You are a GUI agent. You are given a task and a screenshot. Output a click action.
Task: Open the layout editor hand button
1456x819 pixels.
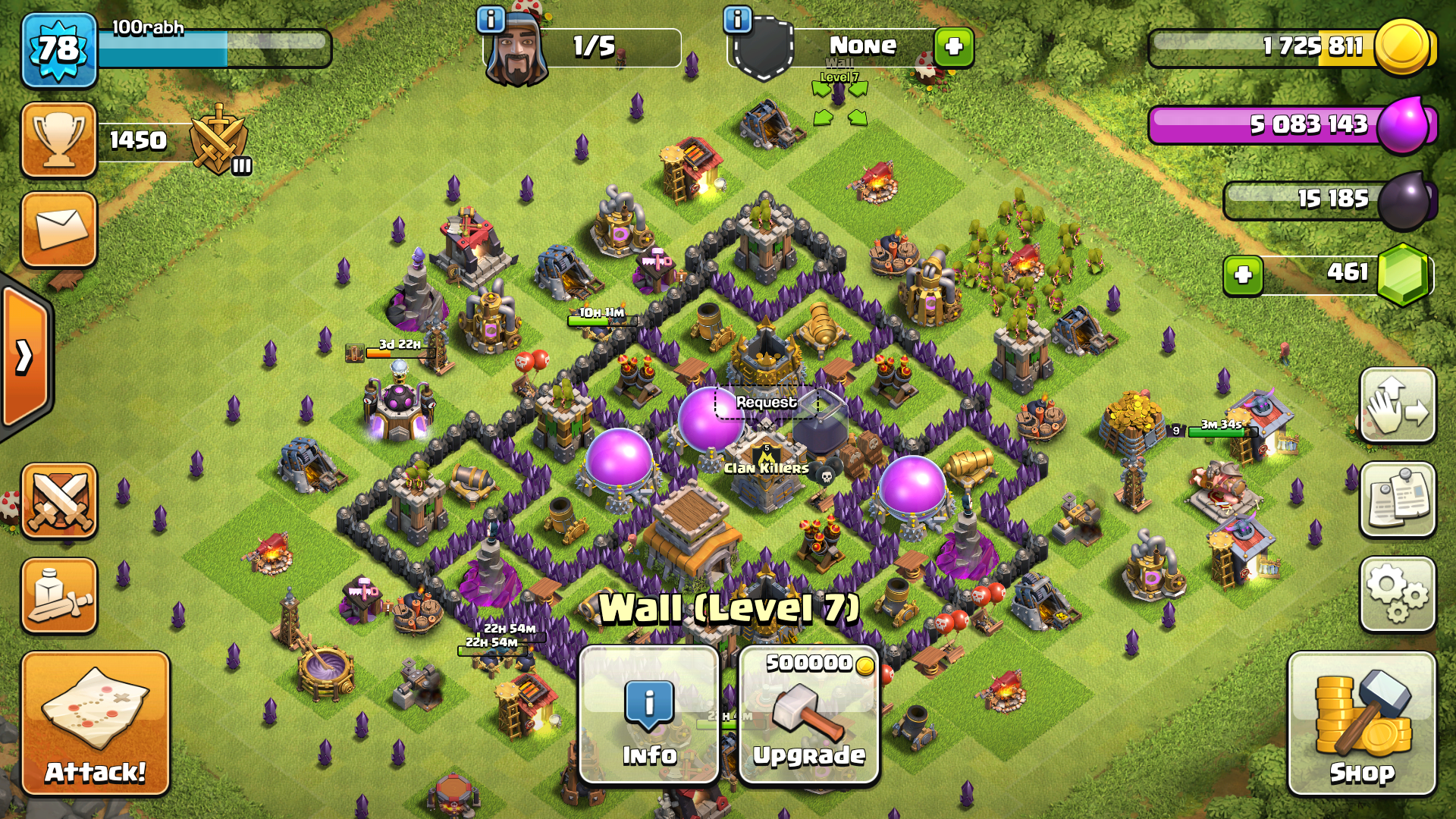(x=1398, y=406)
